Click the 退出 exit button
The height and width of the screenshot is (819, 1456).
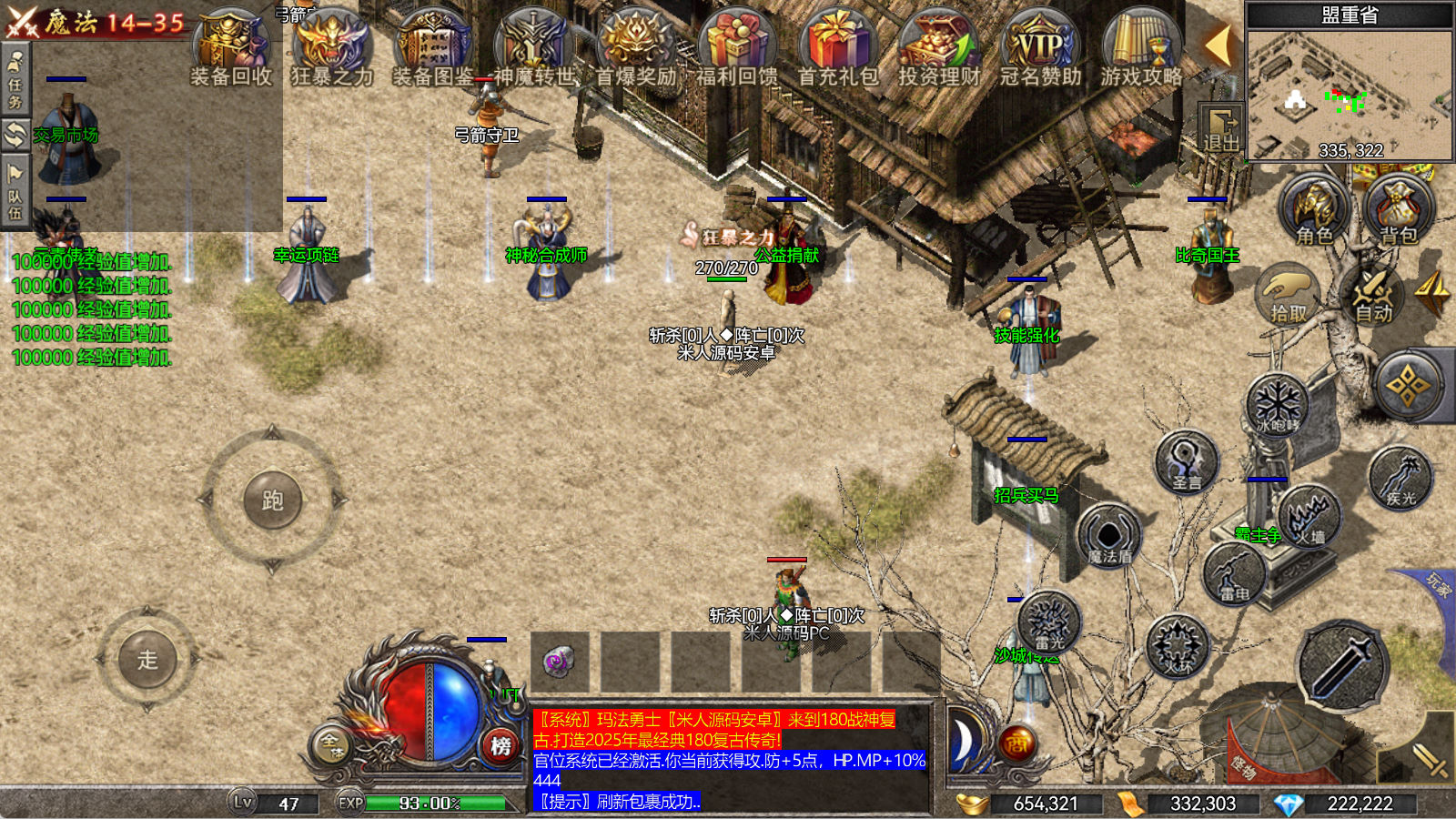[1221, 129]
